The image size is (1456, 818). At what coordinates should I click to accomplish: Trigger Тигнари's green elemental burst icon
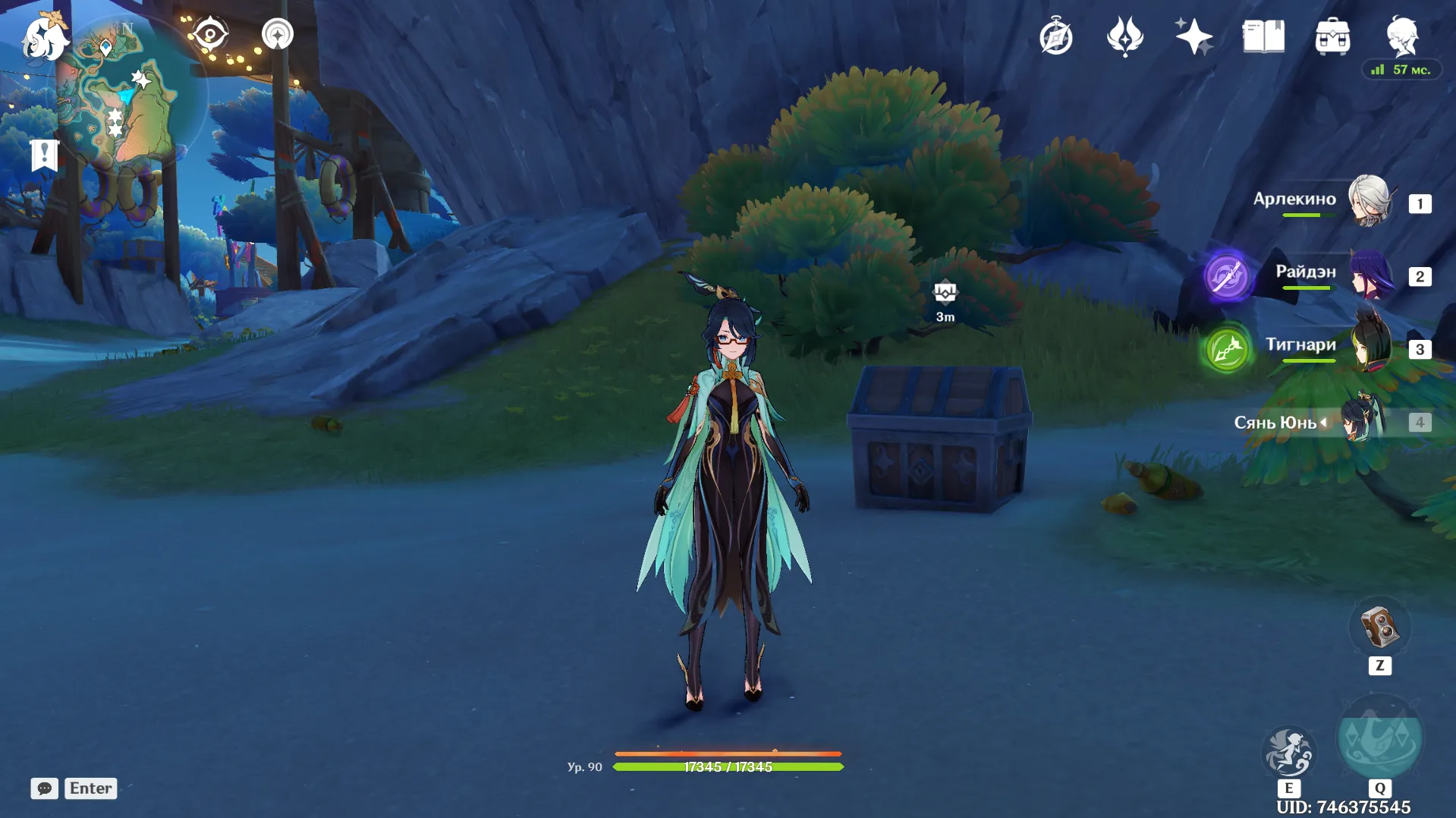pos(1226,349)
